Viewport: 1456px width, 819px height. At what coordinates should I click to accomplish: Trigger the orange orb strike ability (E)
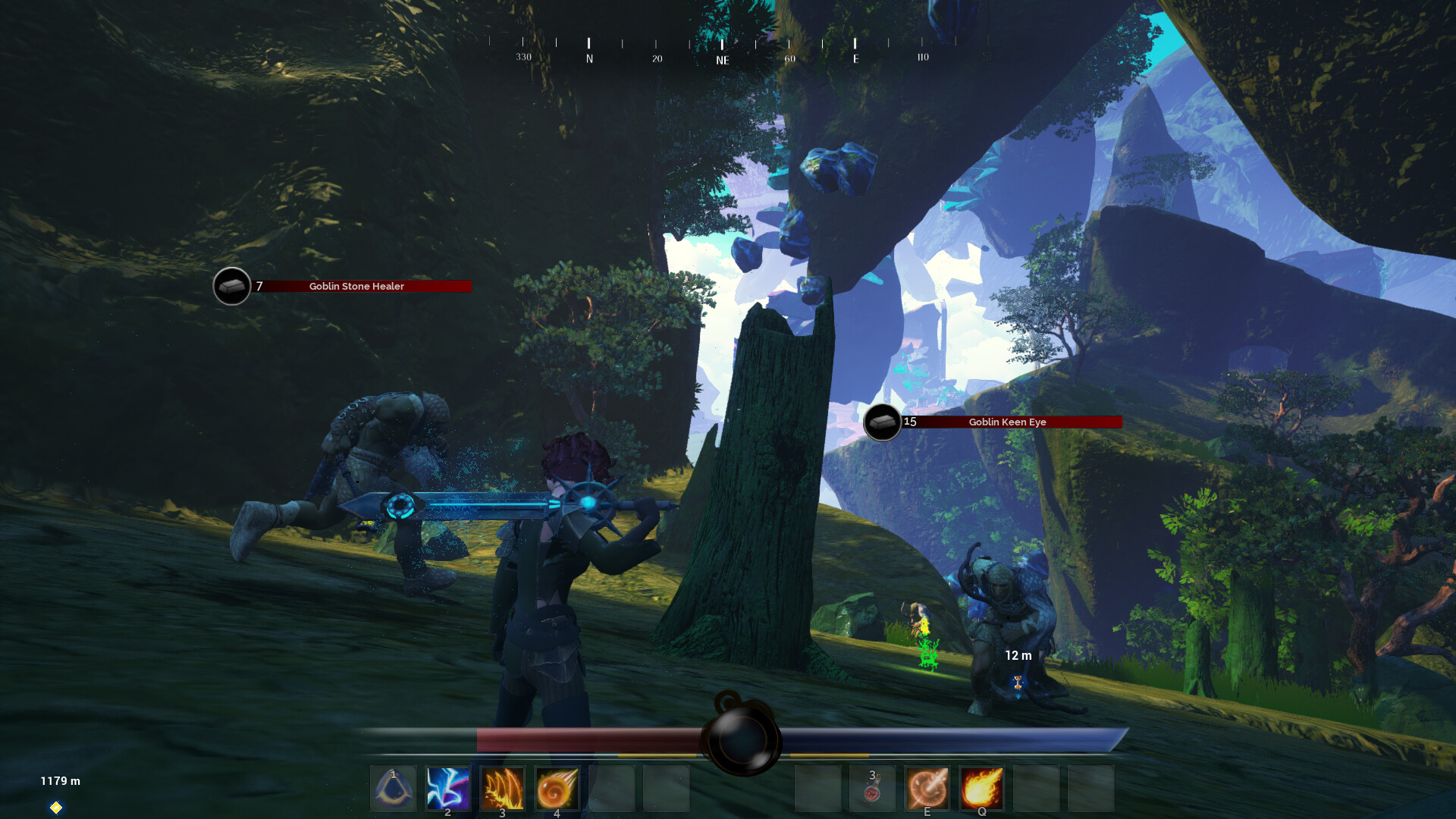tap(927, 788)
